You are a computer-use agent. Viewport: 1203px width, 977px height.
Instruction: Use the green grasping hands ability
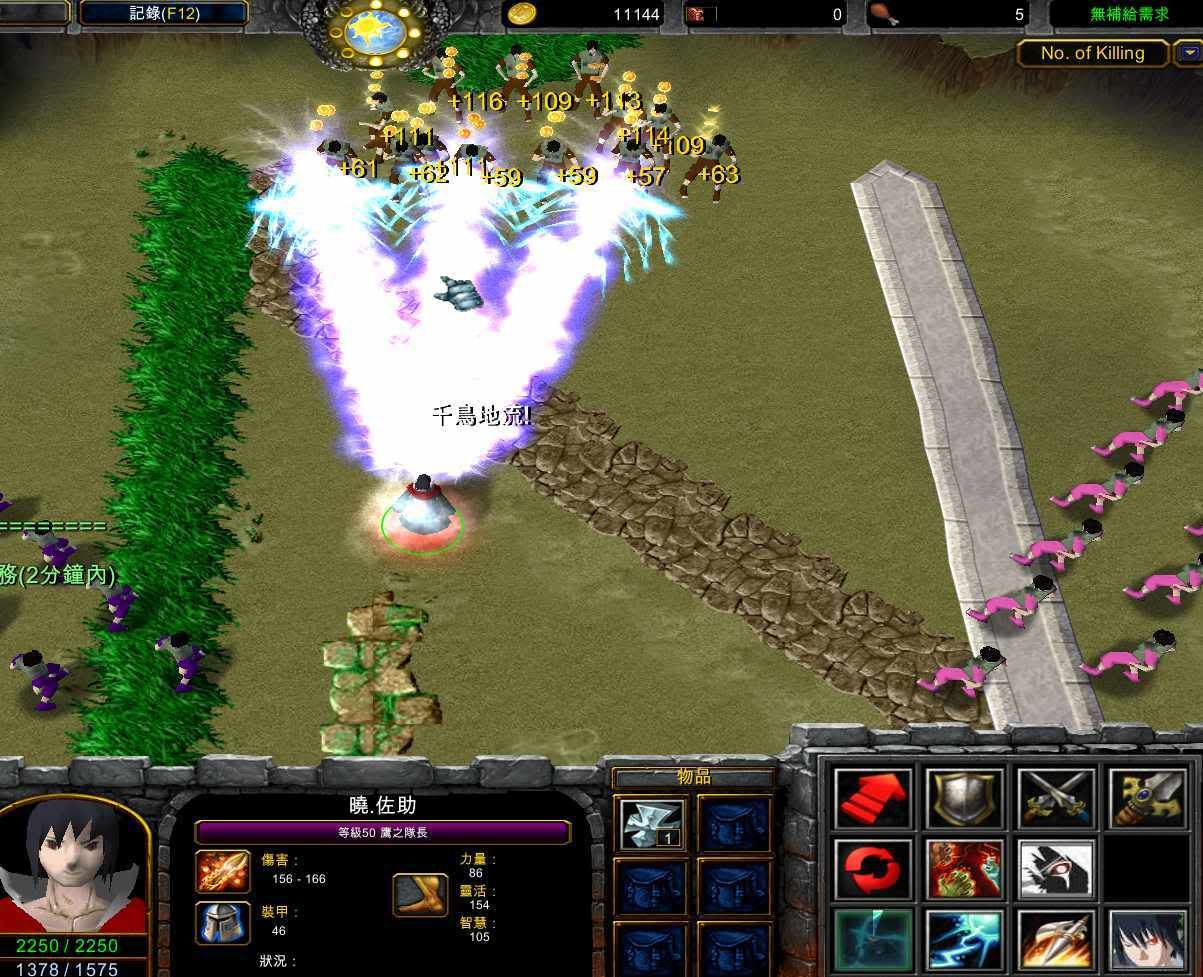click(x=964, y=869)
